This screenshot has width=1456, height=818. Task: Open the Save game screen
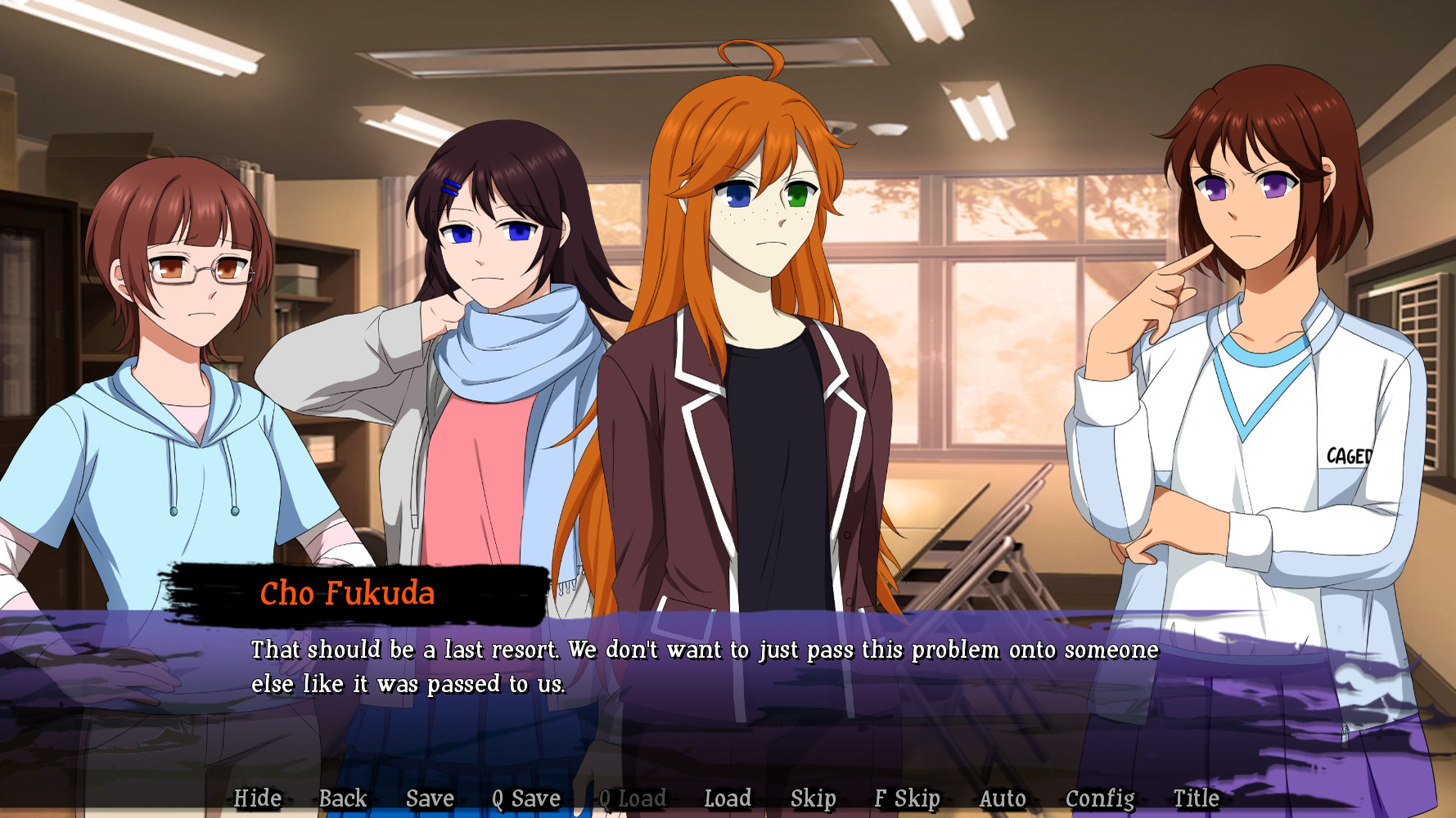point(430,798)
